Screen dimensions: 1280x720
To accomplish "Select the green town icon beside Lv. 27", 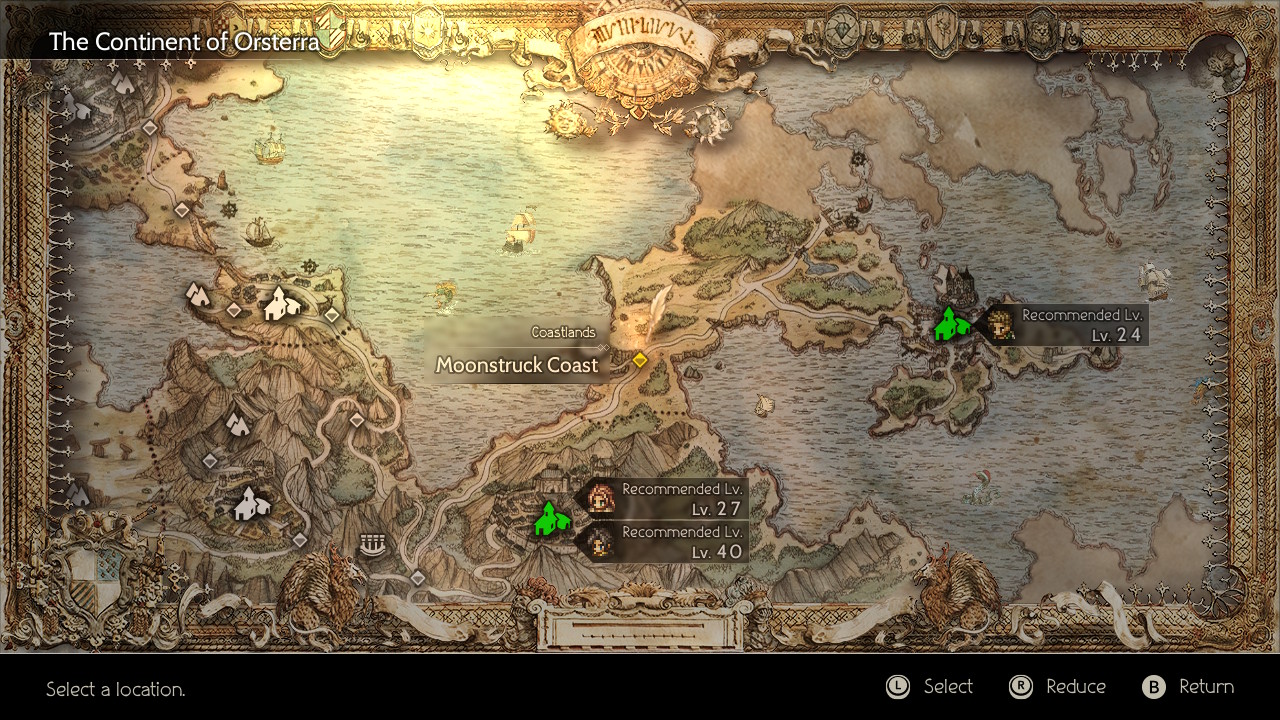I will 549,518.
